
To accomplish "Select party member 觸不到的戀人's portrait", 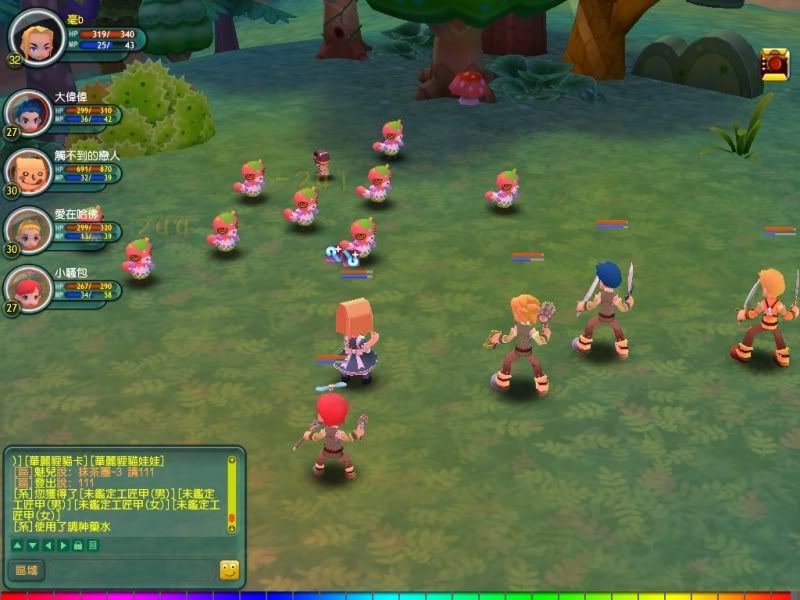I will (27, 170).
